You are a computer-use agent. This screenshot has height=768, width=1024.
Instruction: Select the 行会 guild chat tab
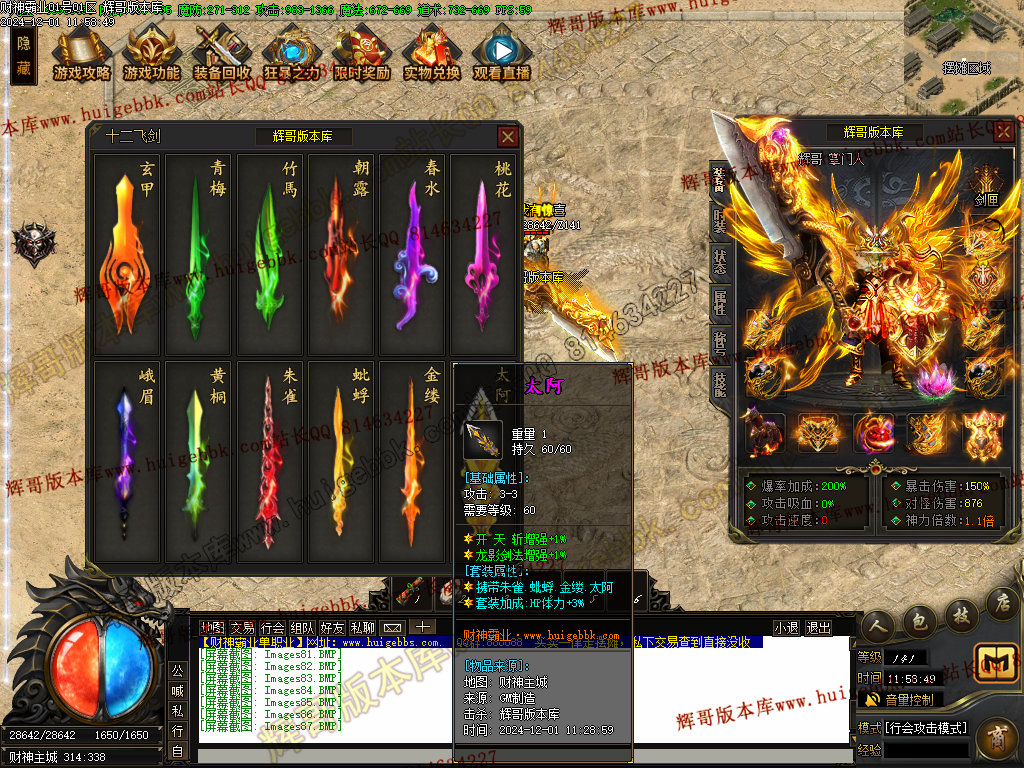pos(273,628)
